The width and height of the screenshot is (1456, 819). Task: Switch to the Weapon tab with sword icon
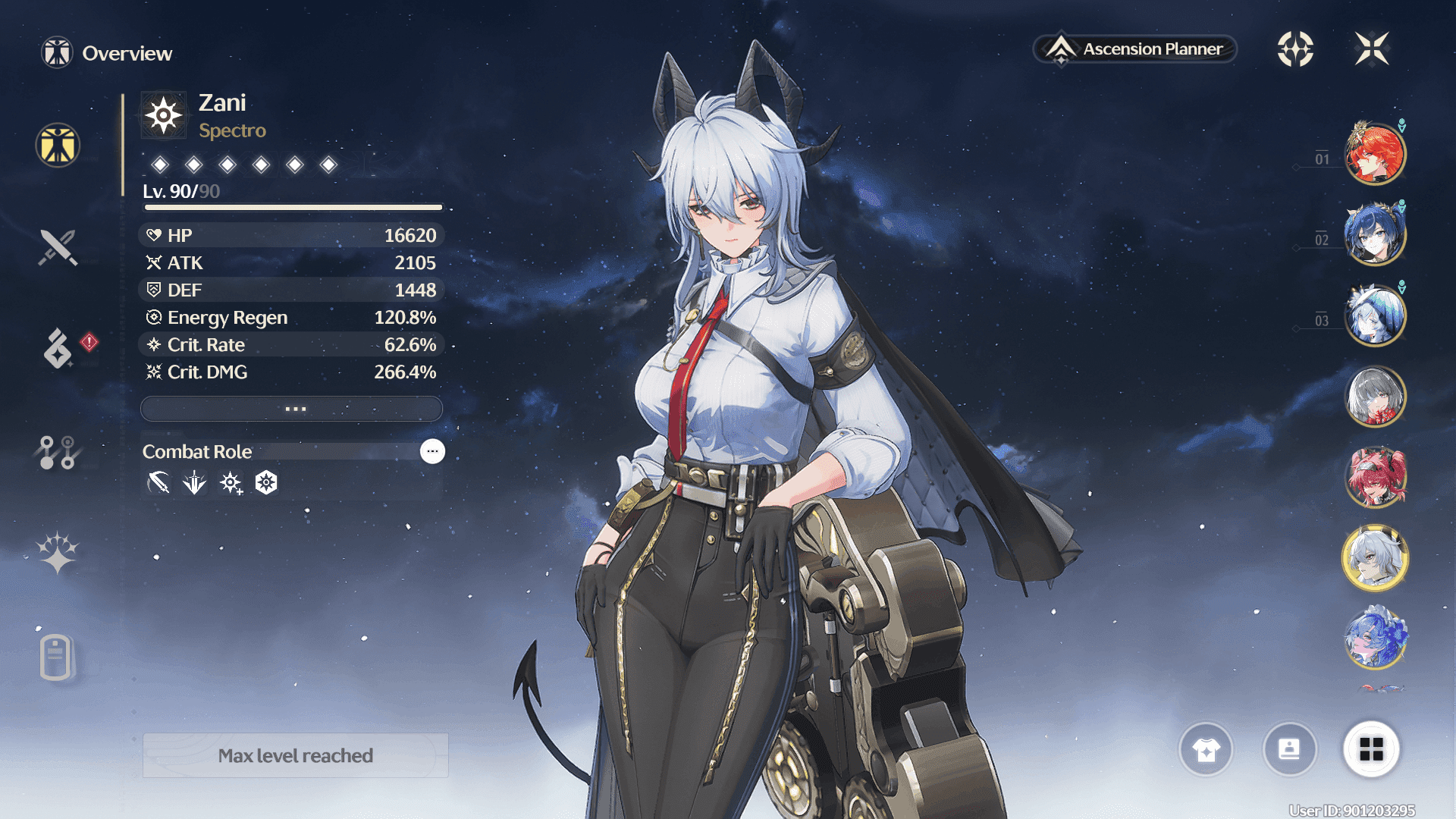[x=58, y=247]
